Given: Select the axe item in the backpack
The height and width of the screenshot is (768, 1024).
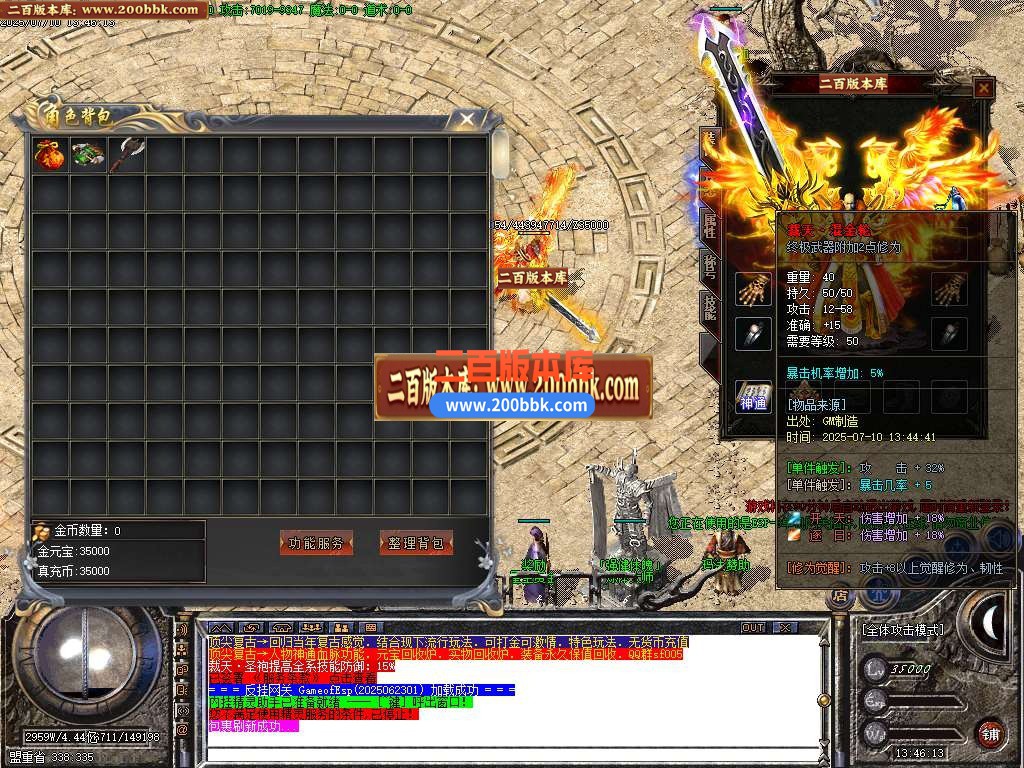Looking at the screenshot, I should (126, 155).
